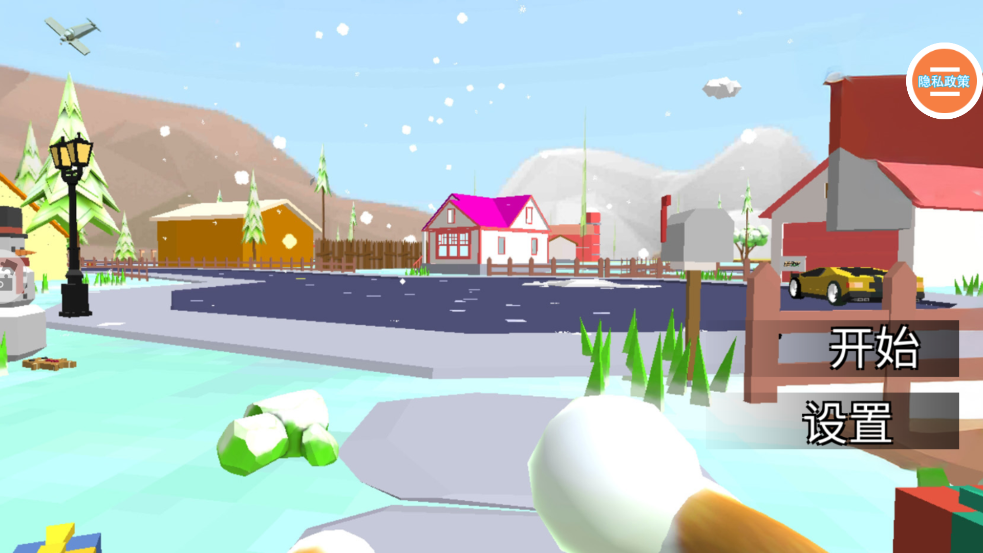Open the 隐私政策 privacy policy
Viewport: 983px width, 553px height.
[x=943, y=81]
